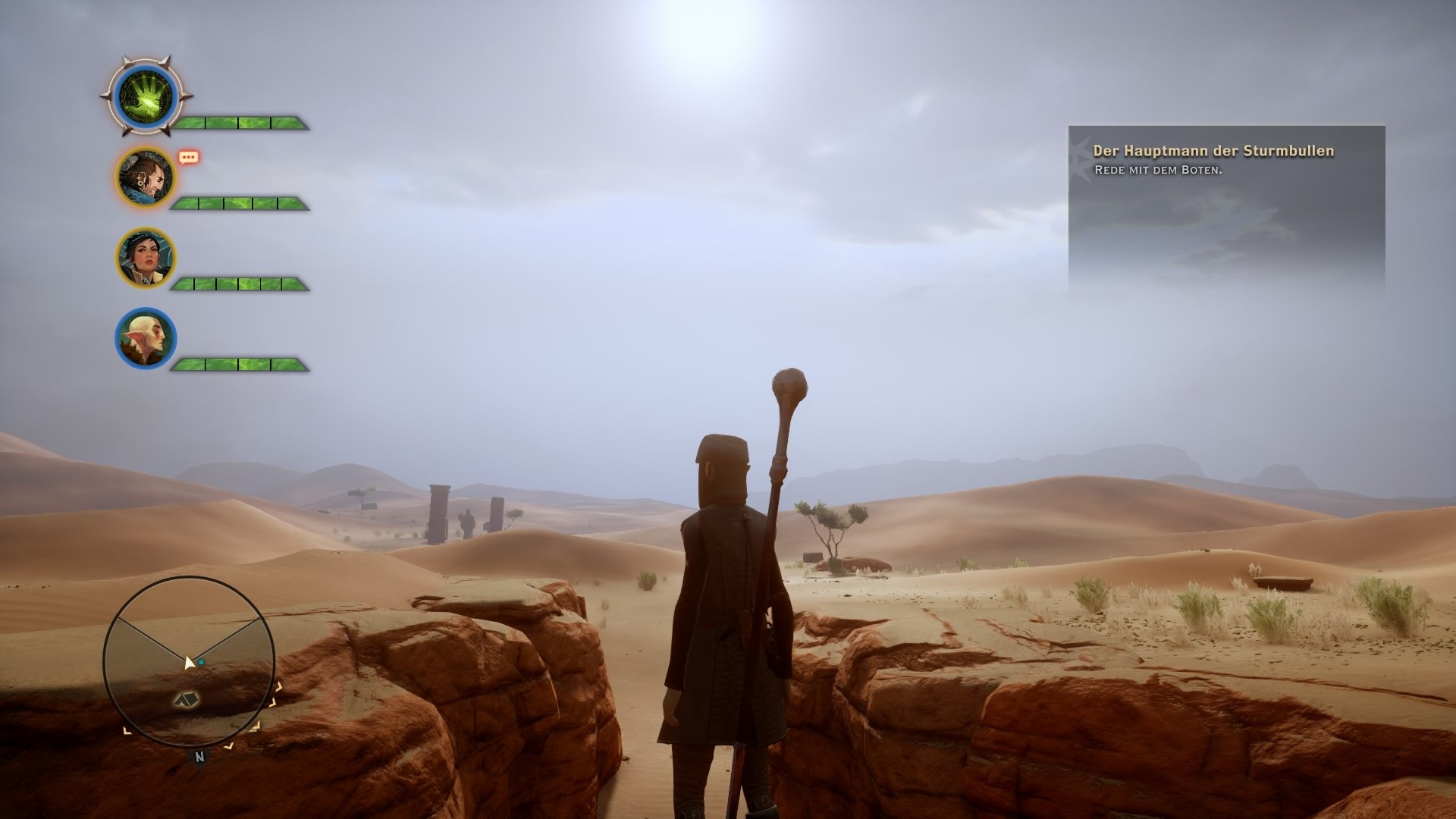1456x819 pixels.
Task: Toggle party member selection on the Inquisitor portrait
Action: click(x=144, y=96)
